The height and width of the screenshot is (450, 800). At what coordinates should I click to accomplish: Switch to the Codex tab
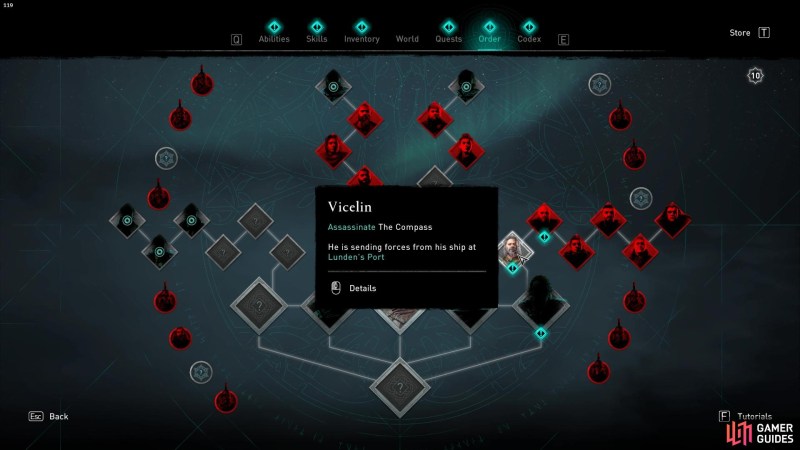point(529,39)
